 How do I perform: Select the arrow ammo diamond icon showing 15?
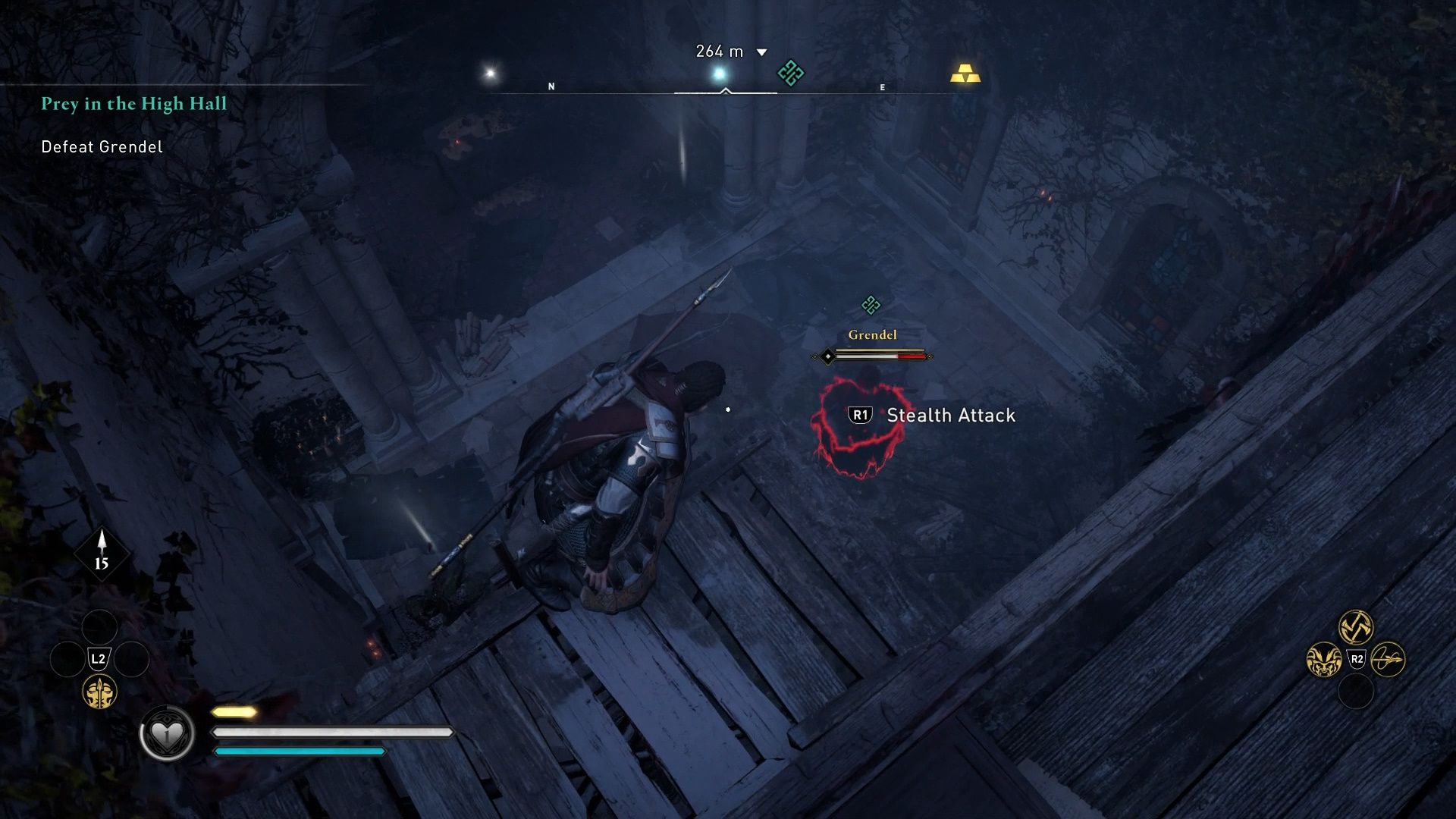[x=101, y=555]
